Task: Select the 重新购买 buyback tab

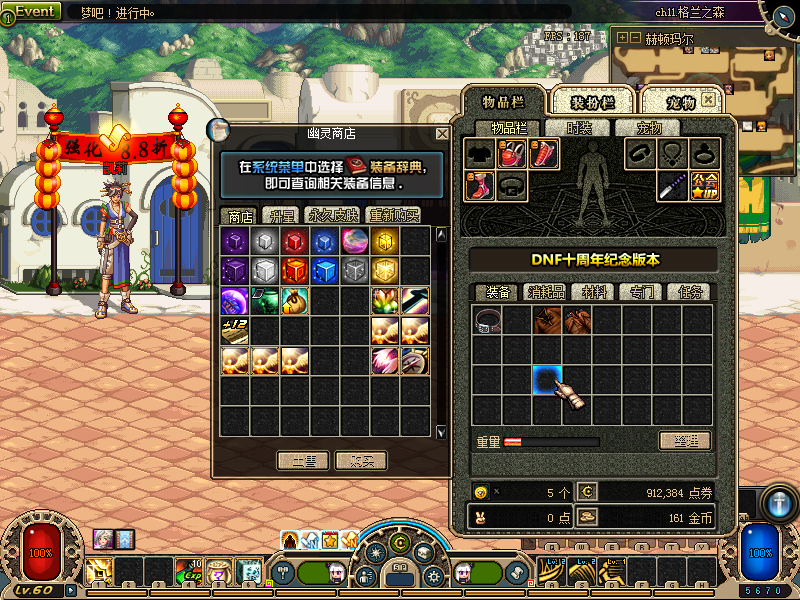Action: [x=394, y=215]
